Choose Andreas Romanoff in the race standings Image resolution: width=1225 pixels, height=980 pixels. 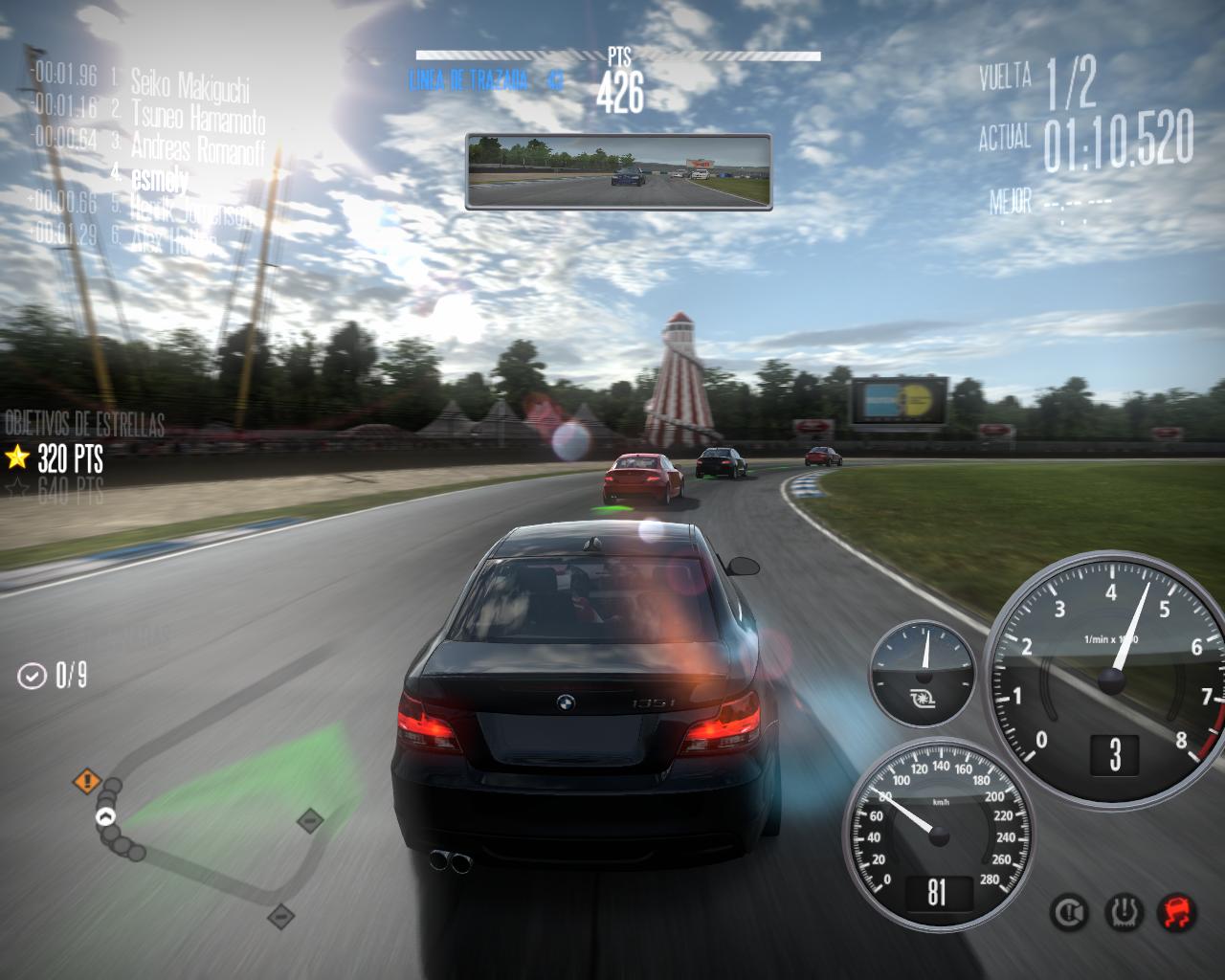(196, 146)
